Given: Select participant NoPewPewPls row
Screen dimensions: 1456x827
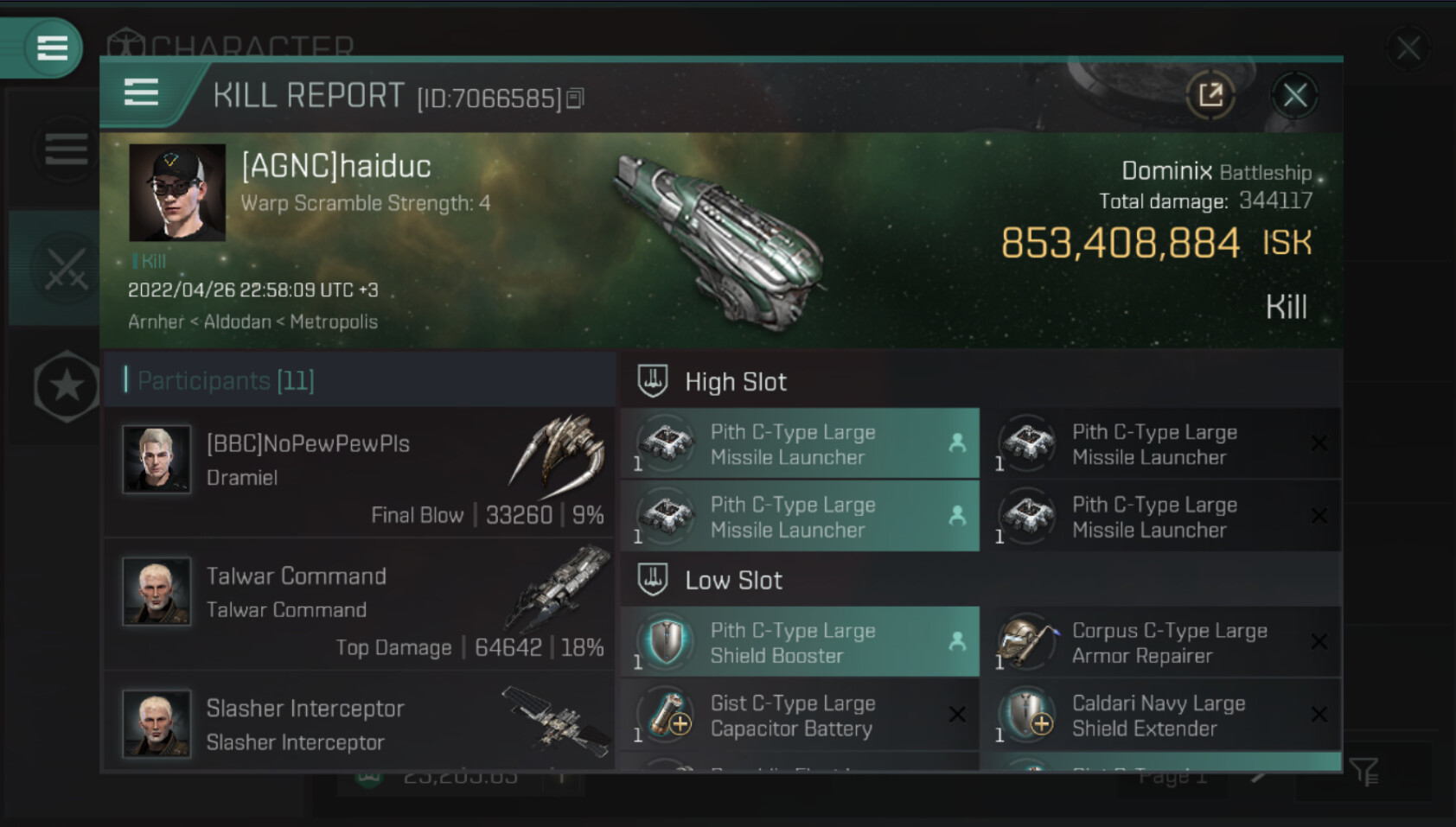Looking at the screenshot, I should coord(359,473).
